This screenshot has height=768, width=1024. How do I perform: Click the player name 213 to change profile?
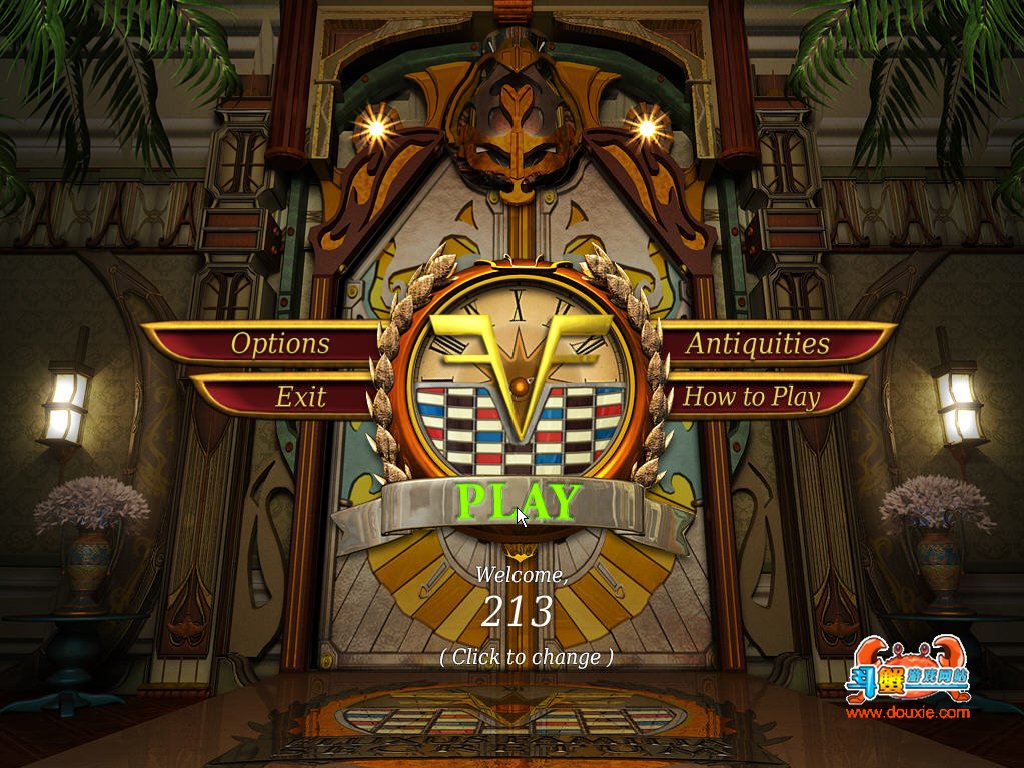[x=517, y=611]
